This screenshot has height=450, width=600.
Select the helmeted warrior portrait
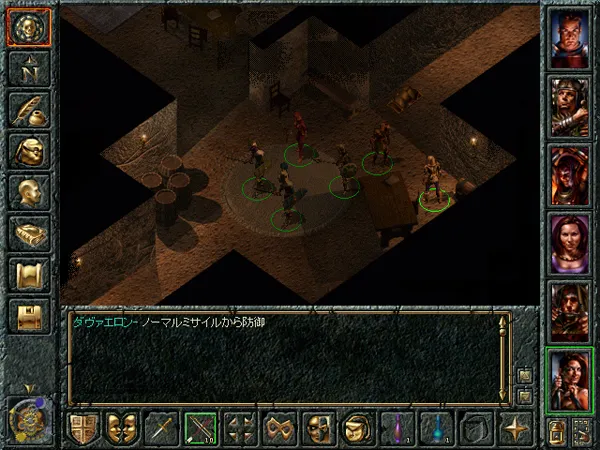(x=570, y=106)
